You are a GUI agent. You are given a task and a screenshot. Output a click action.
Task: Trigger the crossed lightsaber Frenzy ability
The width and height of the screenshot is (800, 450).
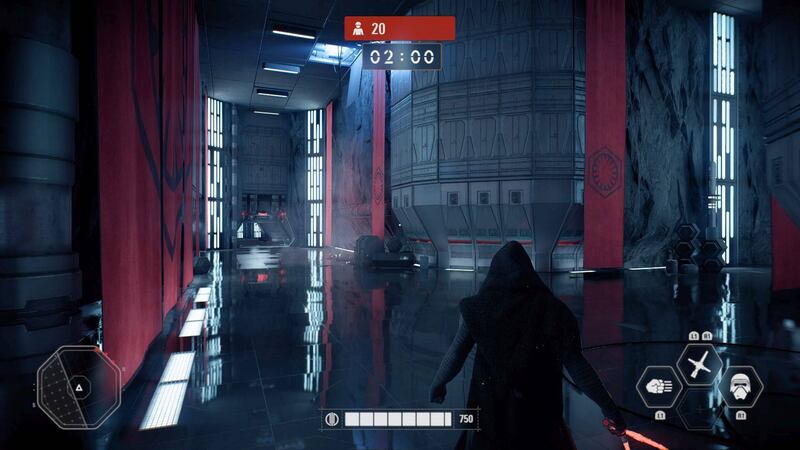coord(699,364)
